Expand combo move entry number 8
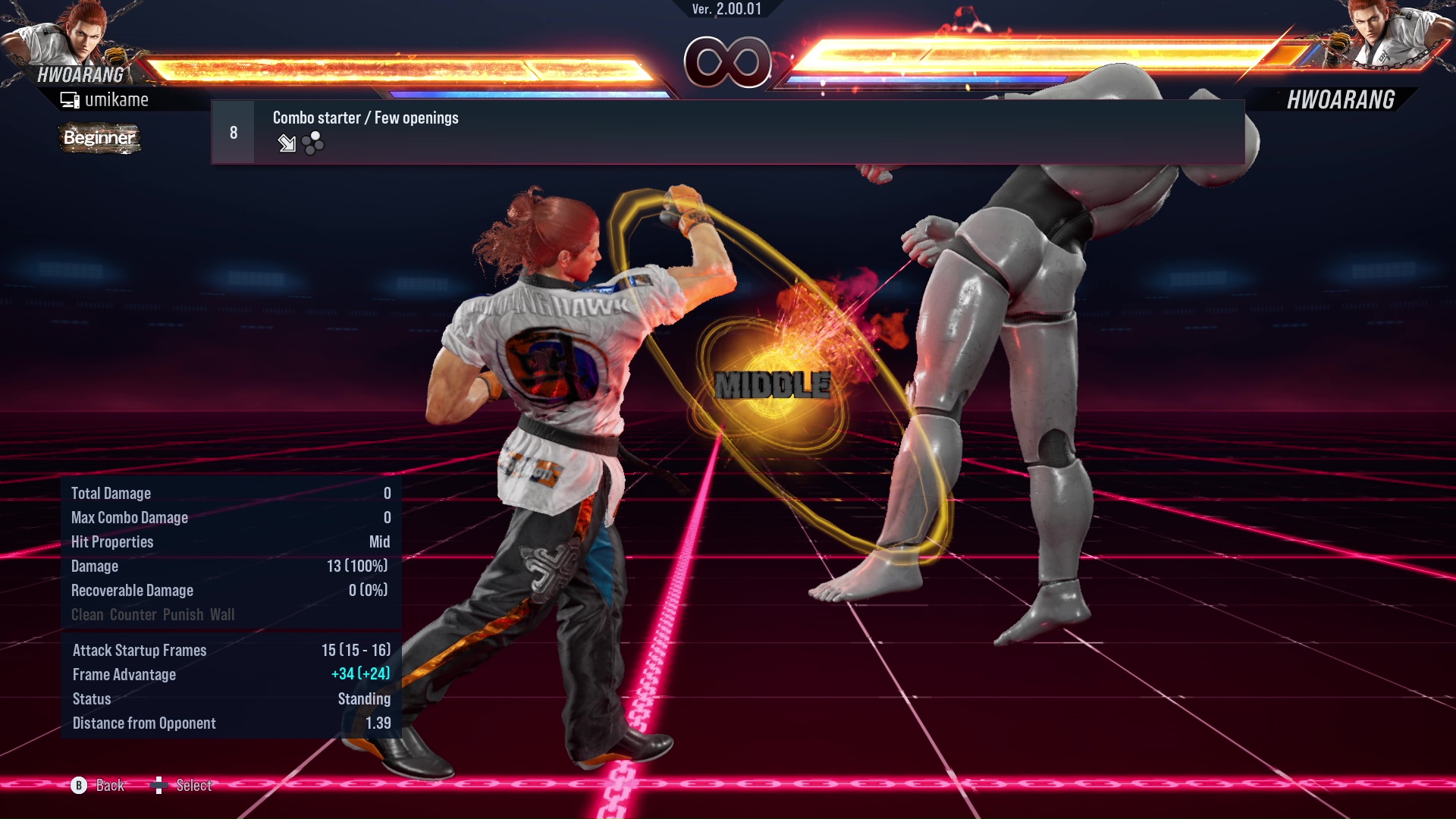 [x=232, y=131]
